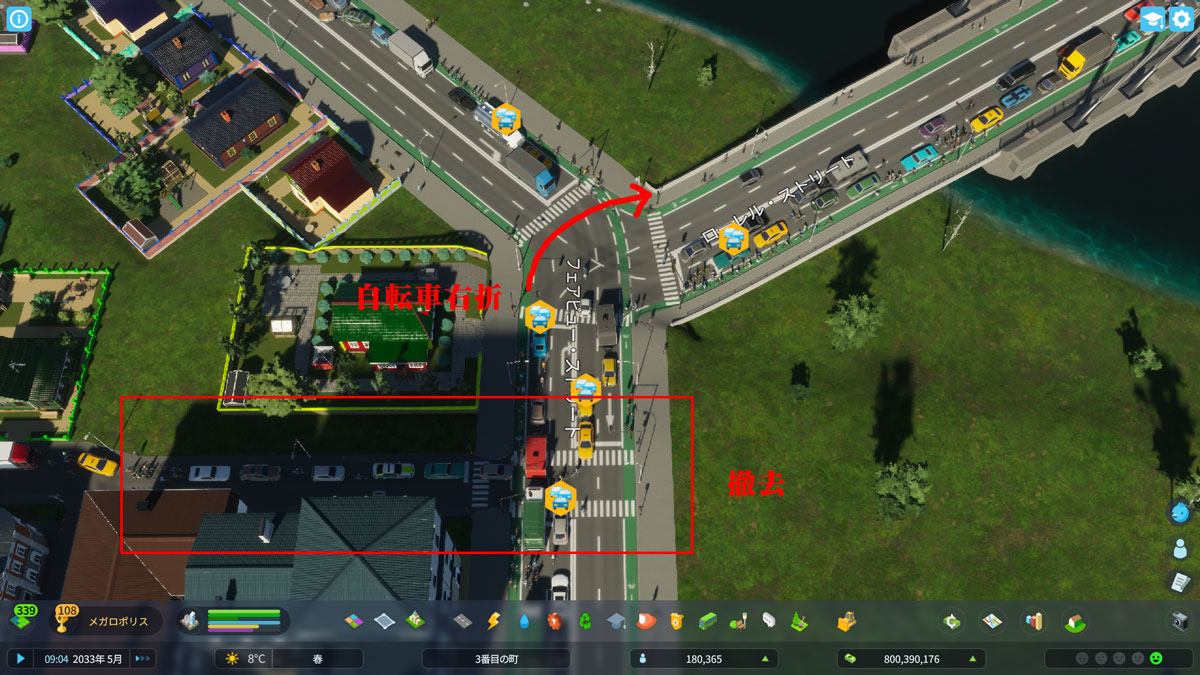The height and width of the screenshot is (675, 1200).
Task: Open the garbage recycling menu
Action: click(586, 621)
